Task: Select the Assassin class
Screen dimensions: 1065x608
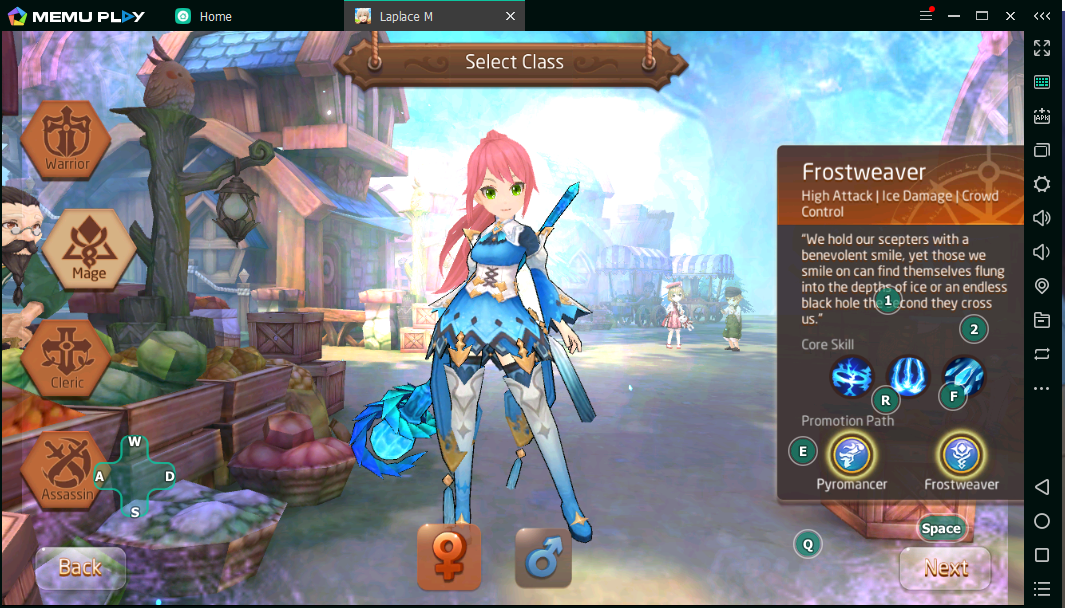Action: tap(64, 472)
